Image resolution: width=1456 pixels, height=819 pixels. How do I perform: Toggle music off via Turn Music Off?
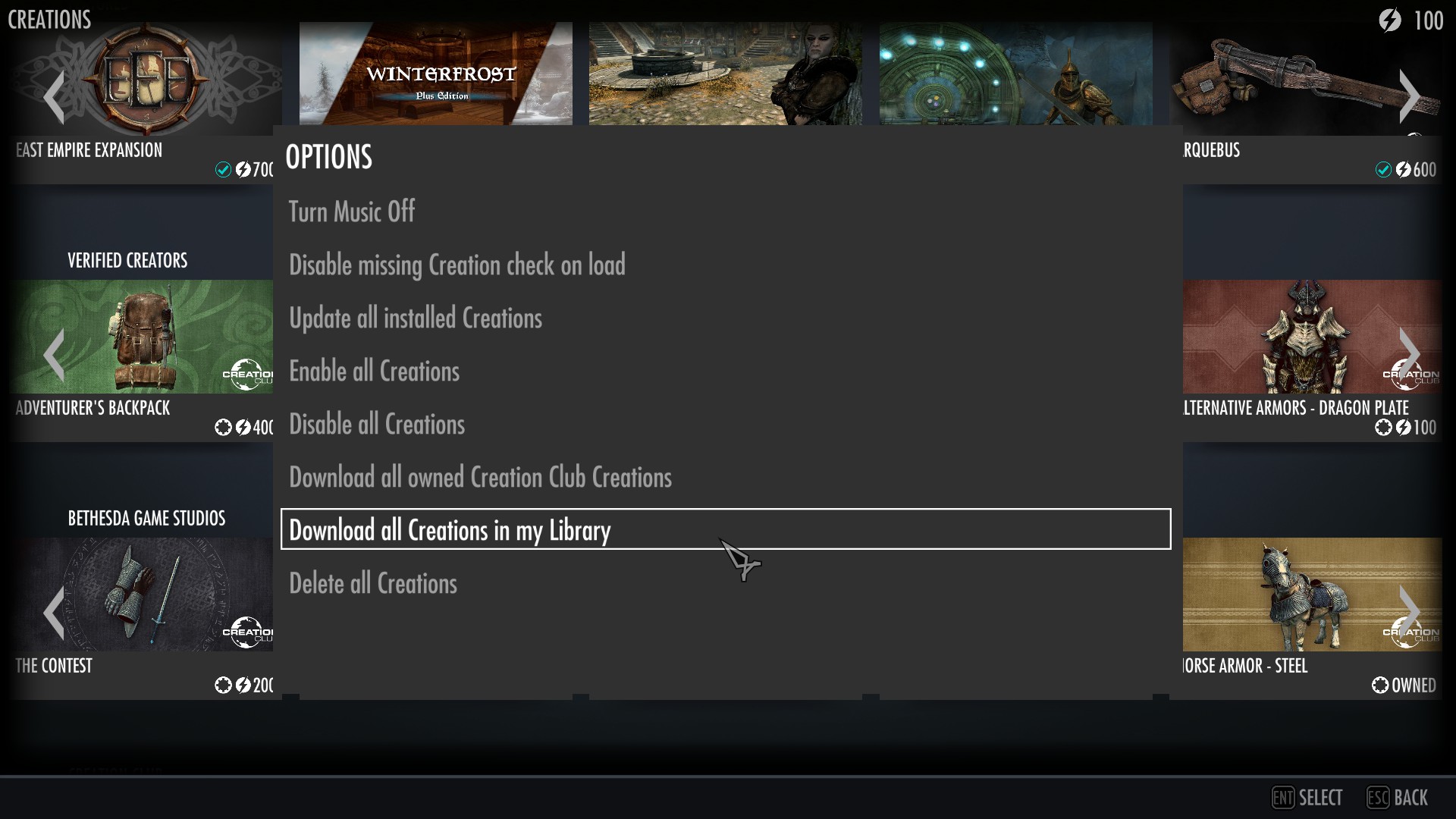coord(351,211)
